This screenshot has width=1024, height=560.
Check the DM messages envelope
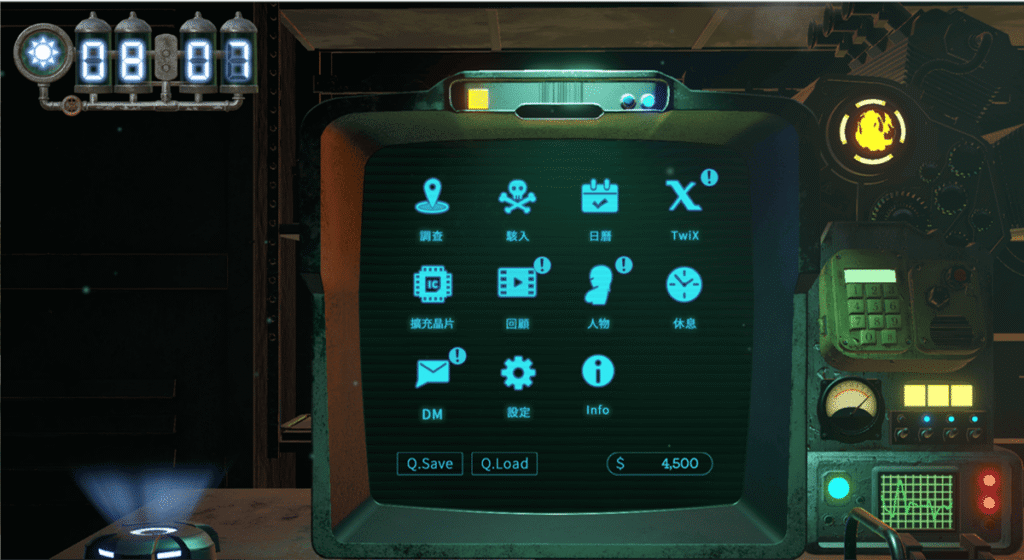click(432, 374)
